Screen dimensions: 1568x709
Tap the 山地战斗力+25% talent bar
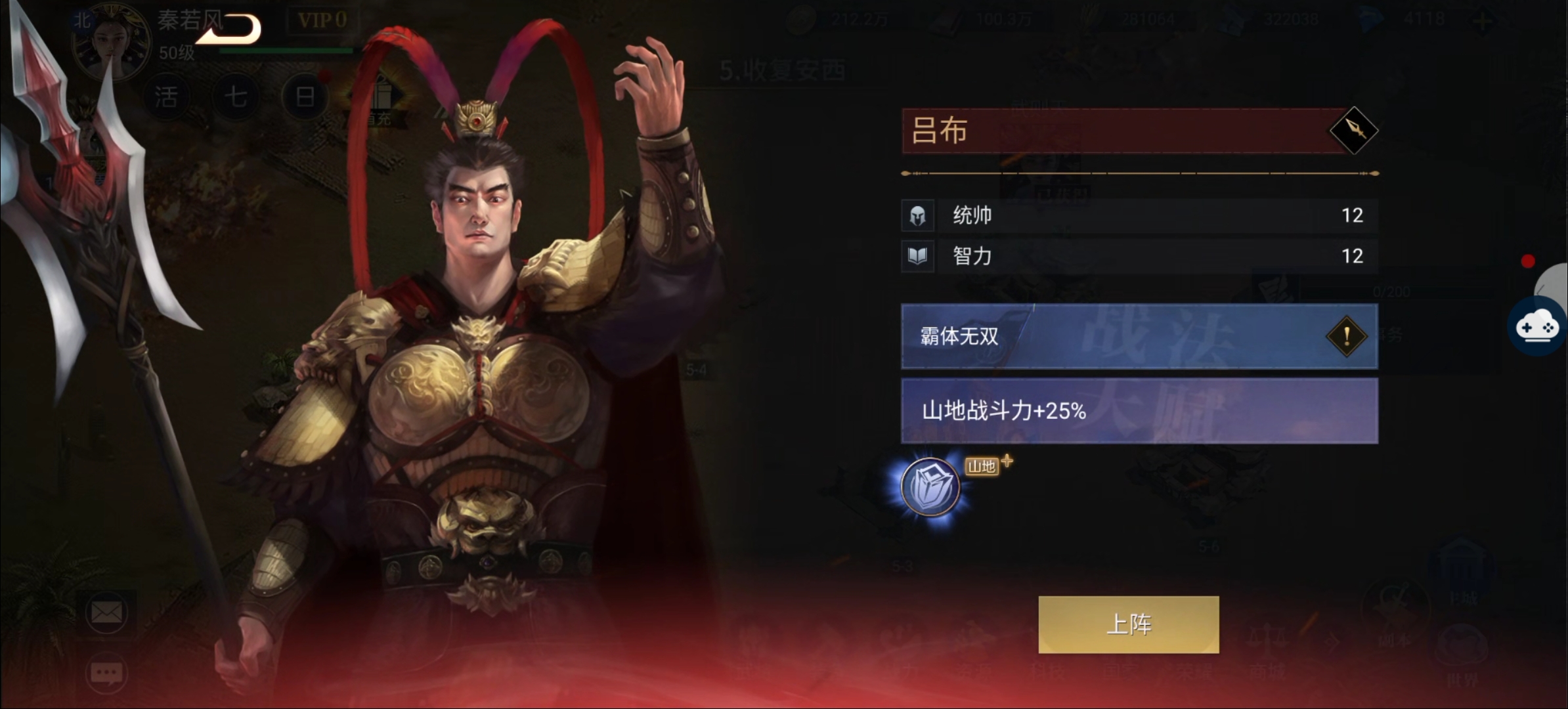(1139, 411)
